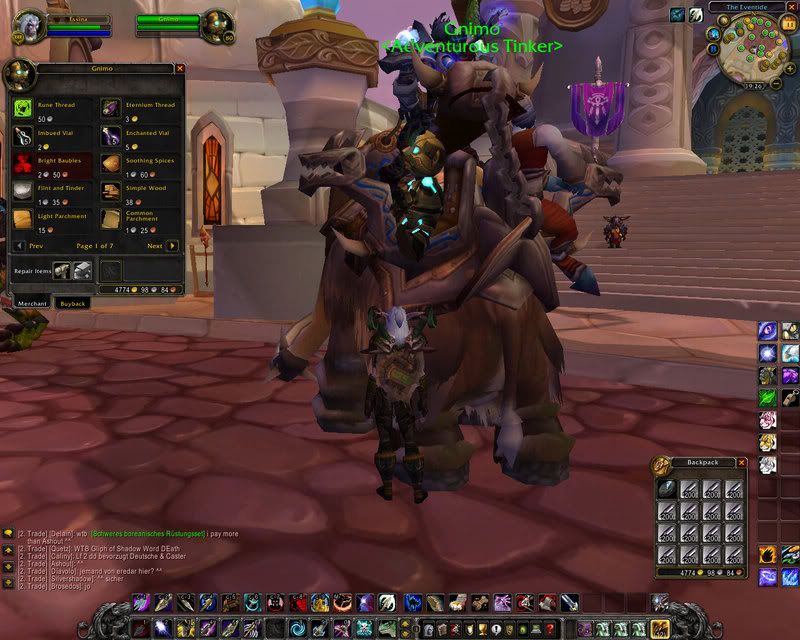Close the Gnimo merchant window

180,68
